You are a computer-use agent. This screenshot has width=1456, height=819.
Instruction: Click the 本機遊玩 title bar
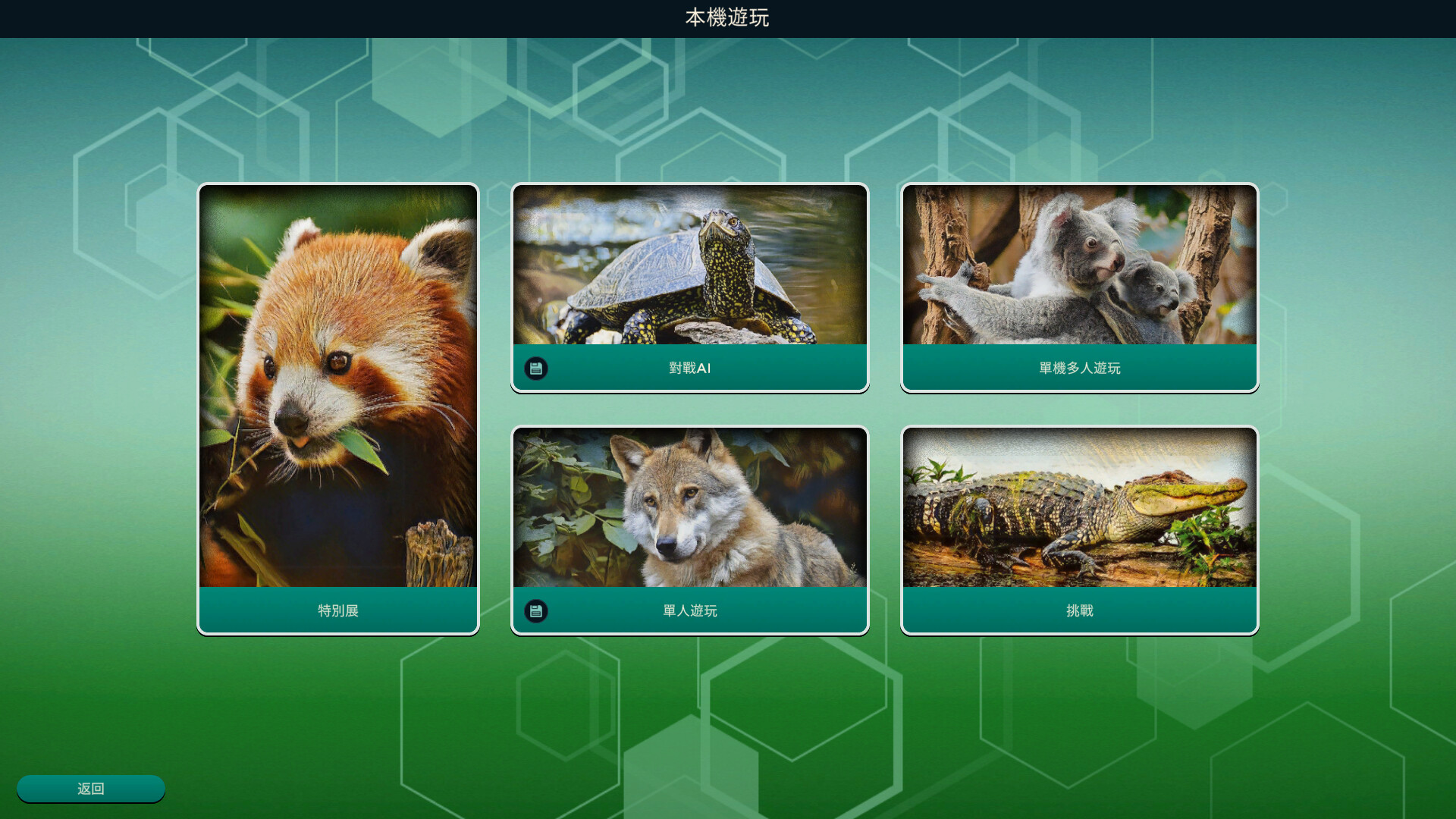click(x=726, y=18)
